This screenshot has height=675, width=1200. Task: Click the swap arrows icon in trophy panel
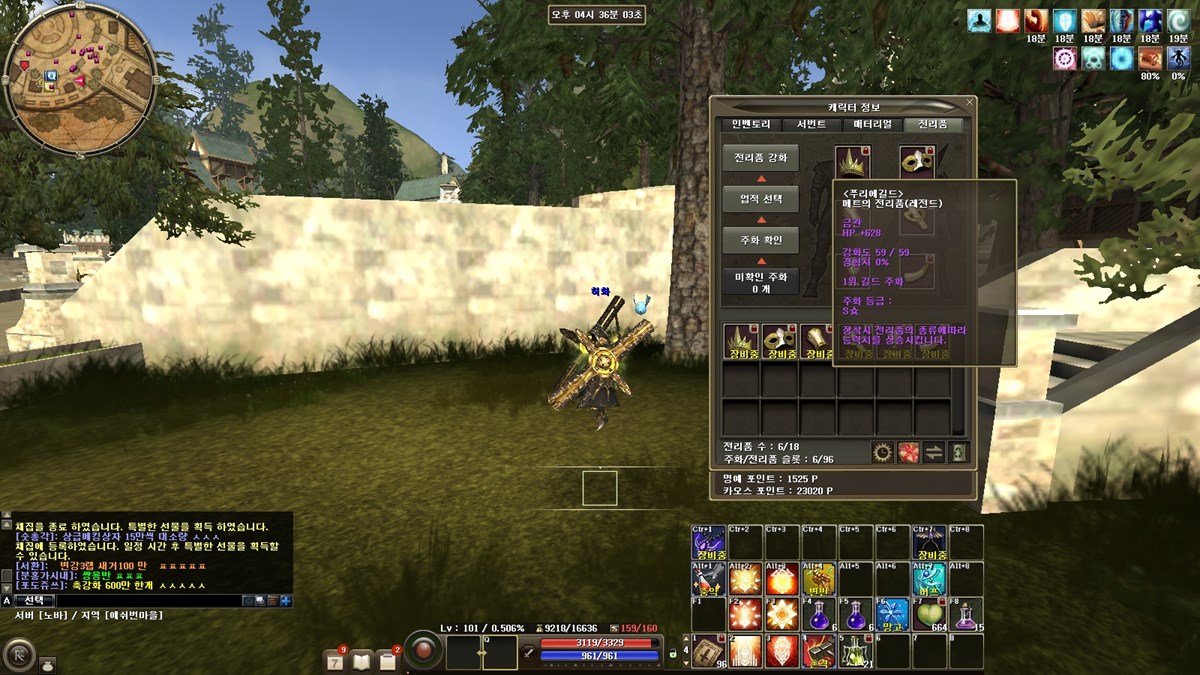click(933, 452)
